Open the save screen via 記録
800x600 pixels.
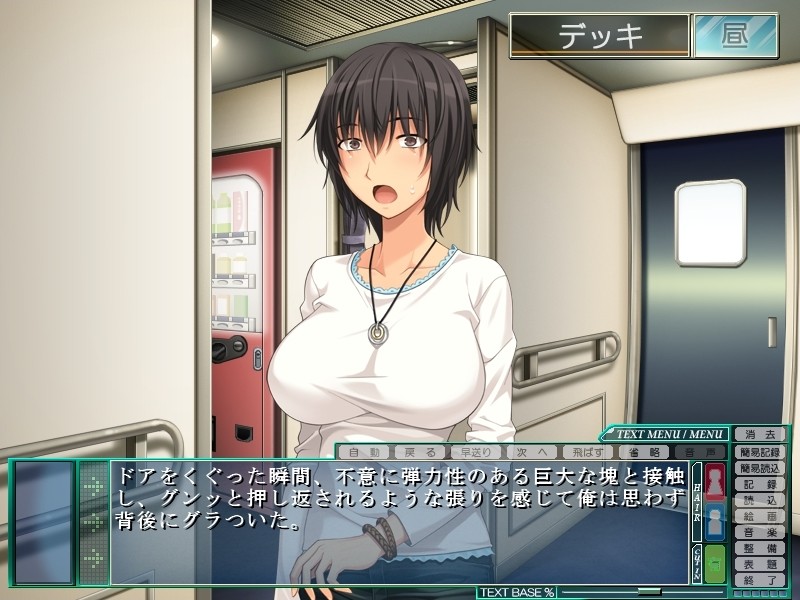(x=760, y=484)
